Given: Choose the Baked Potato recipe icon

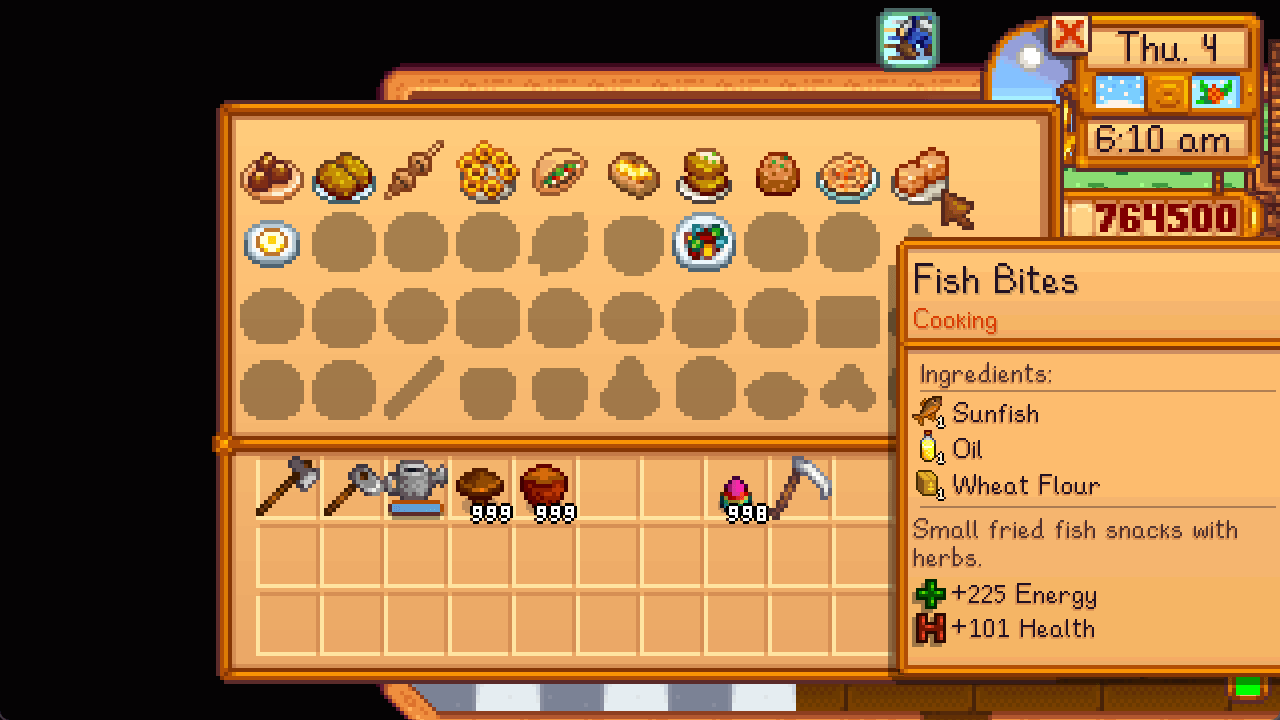Looking at the screenshot, I should pyautogui.click(x=631, y=175).
